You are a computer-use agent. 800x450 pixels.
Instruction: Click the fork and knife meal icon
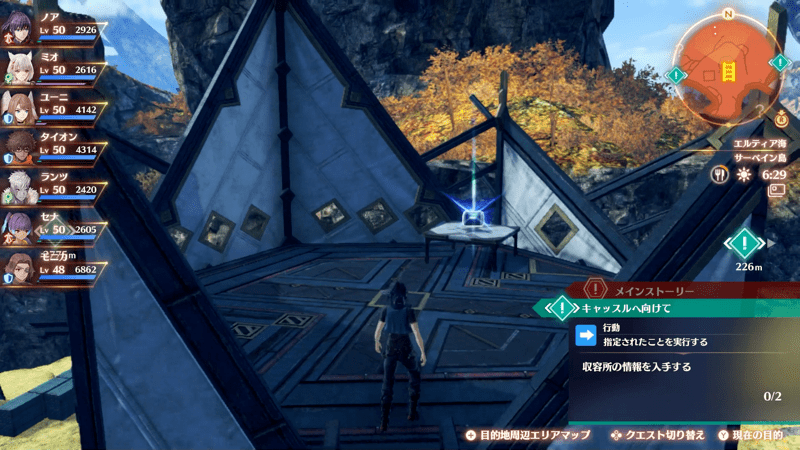tap(719, 174)
